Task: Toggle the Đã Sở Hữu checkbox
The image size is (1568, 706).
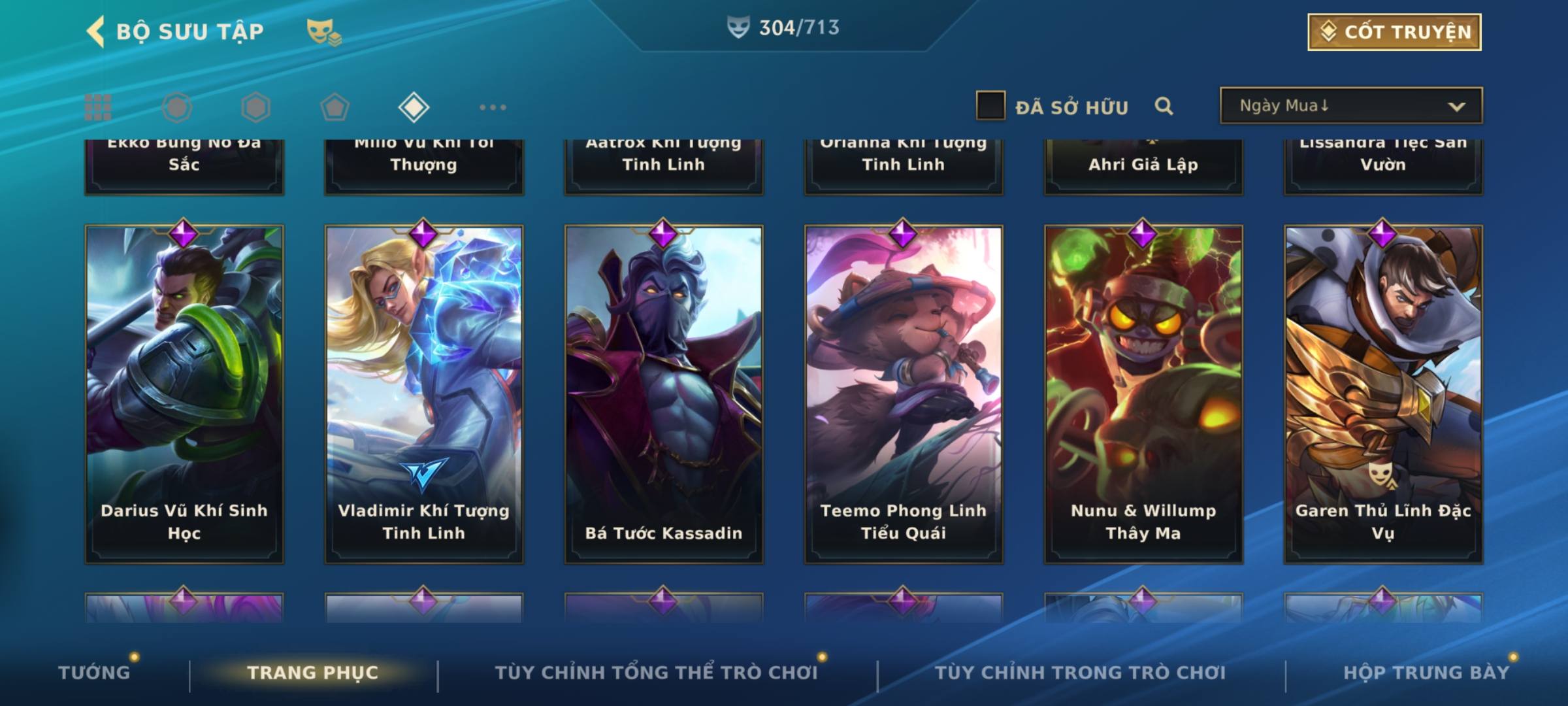Action: pos(990,106)
